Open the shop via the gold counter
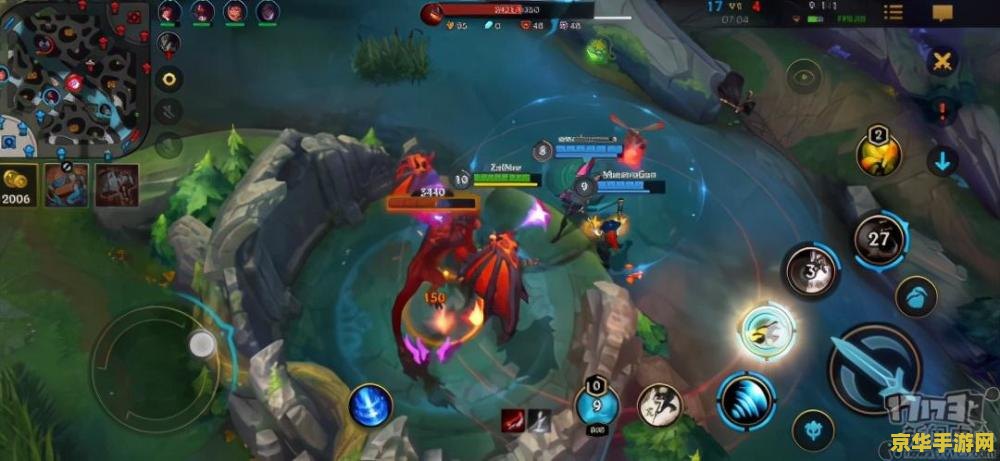 [x=18, y=186]
